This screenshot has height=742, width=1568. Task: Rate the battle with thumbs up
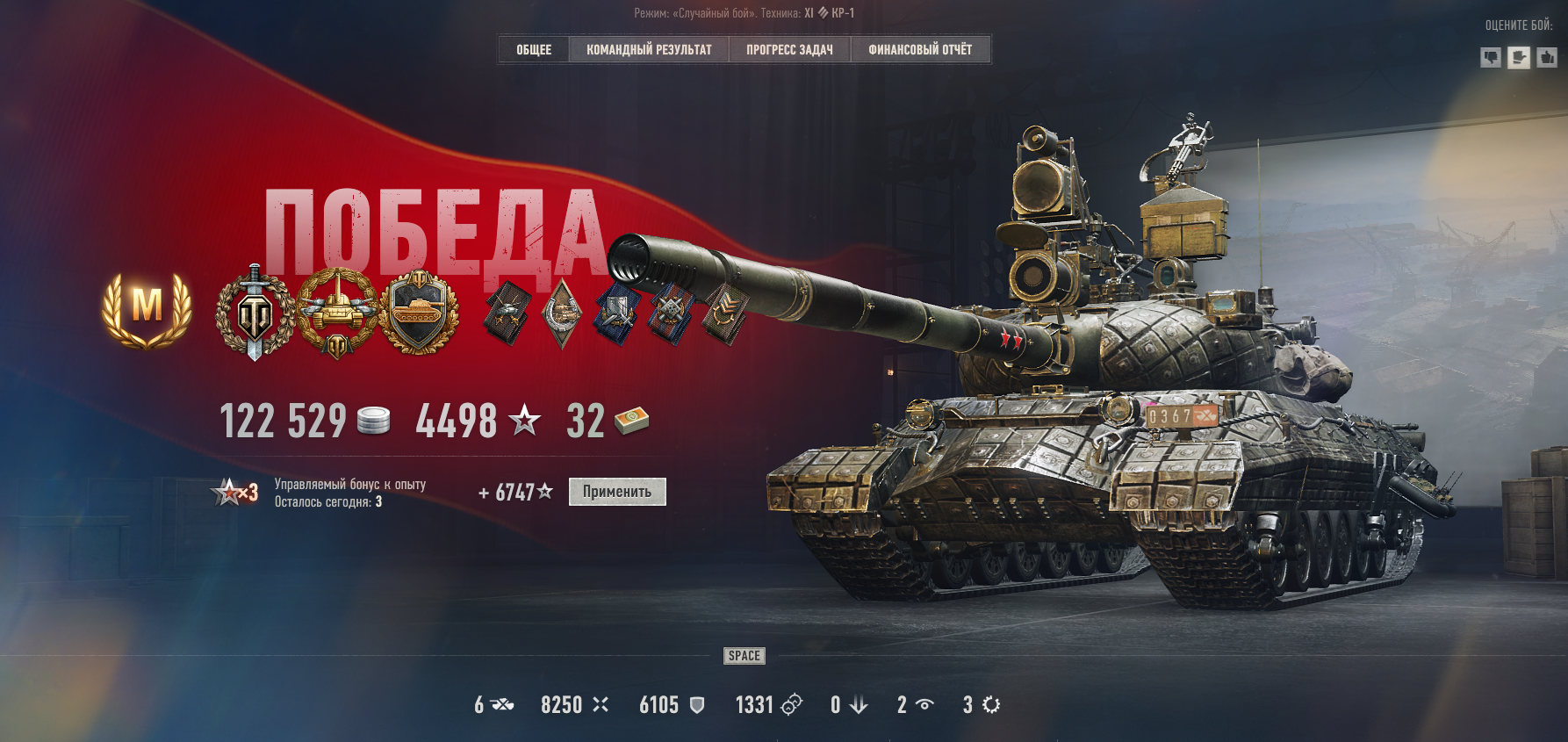(x=1547, y=58)
